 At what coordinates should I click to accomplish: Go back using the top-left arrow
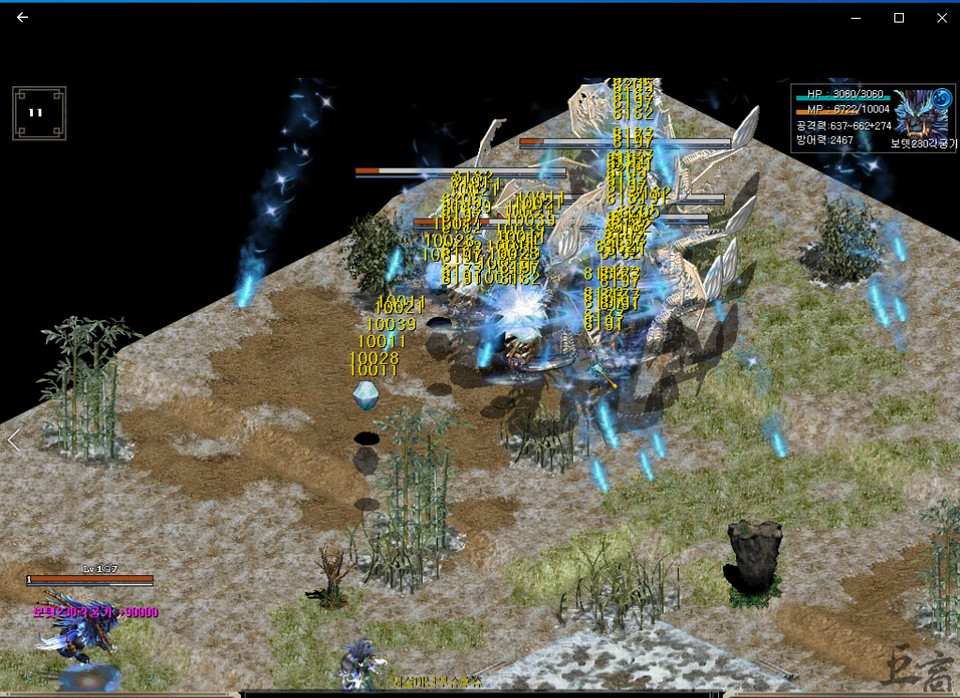(23, 17)
